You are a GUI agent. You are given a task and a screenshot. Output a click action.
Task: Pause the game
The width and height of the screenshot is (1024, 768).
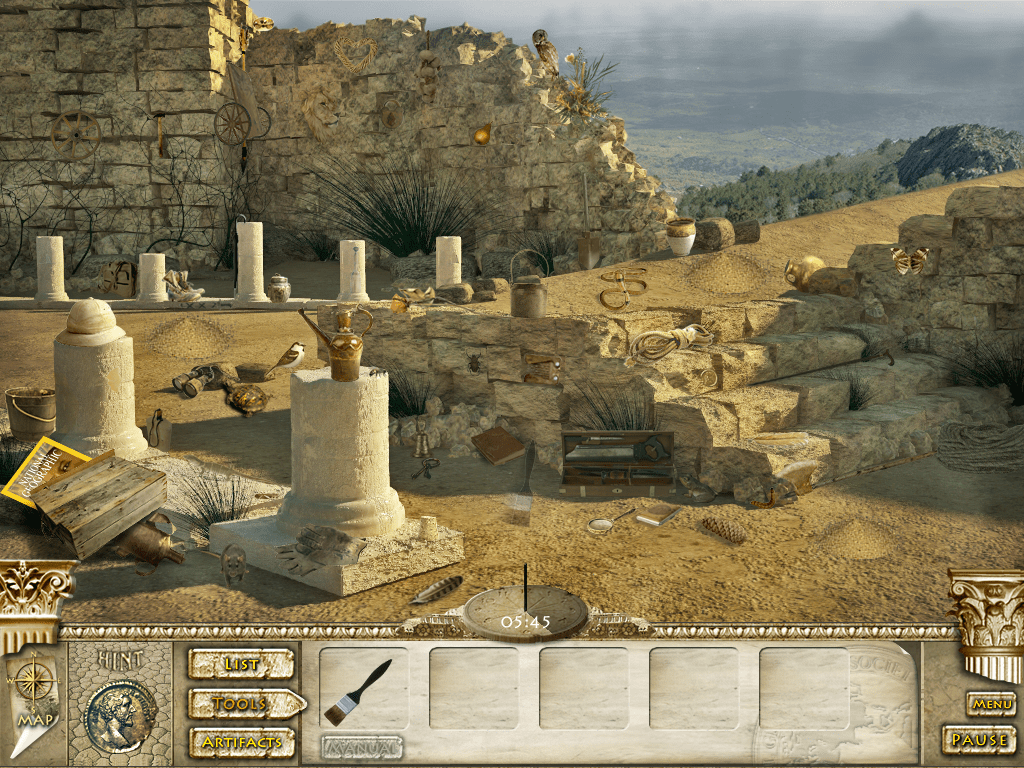(978, 740)
